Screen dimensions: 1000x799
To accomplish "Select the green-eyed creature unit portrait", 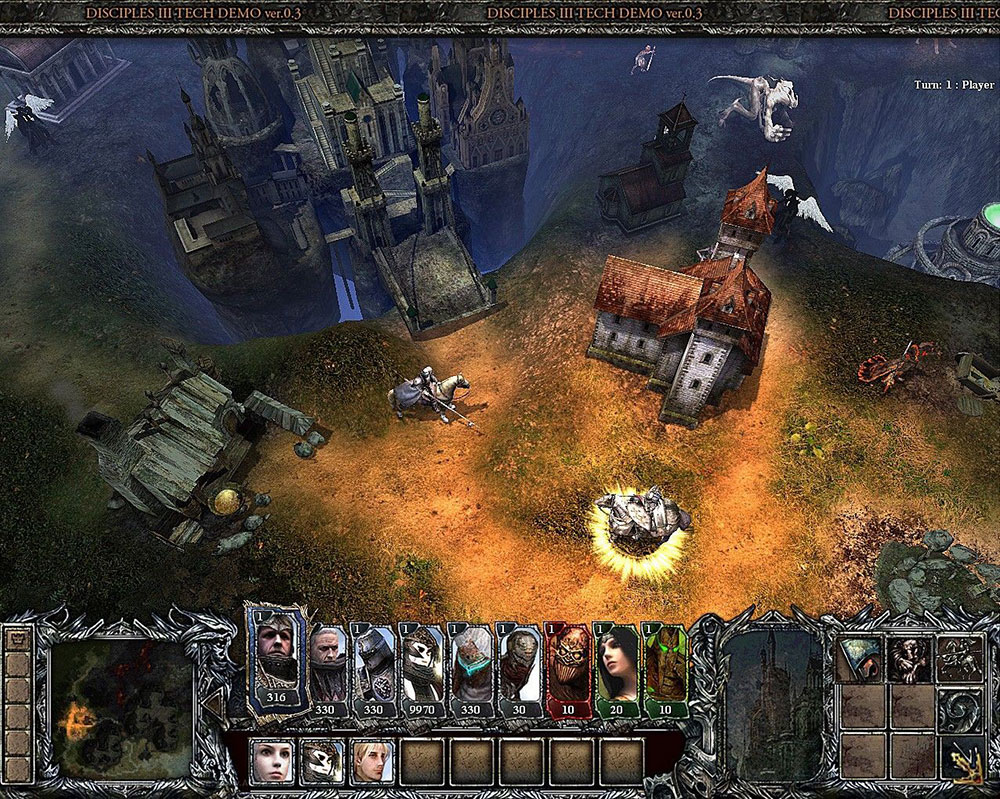I will pos(666,668).
